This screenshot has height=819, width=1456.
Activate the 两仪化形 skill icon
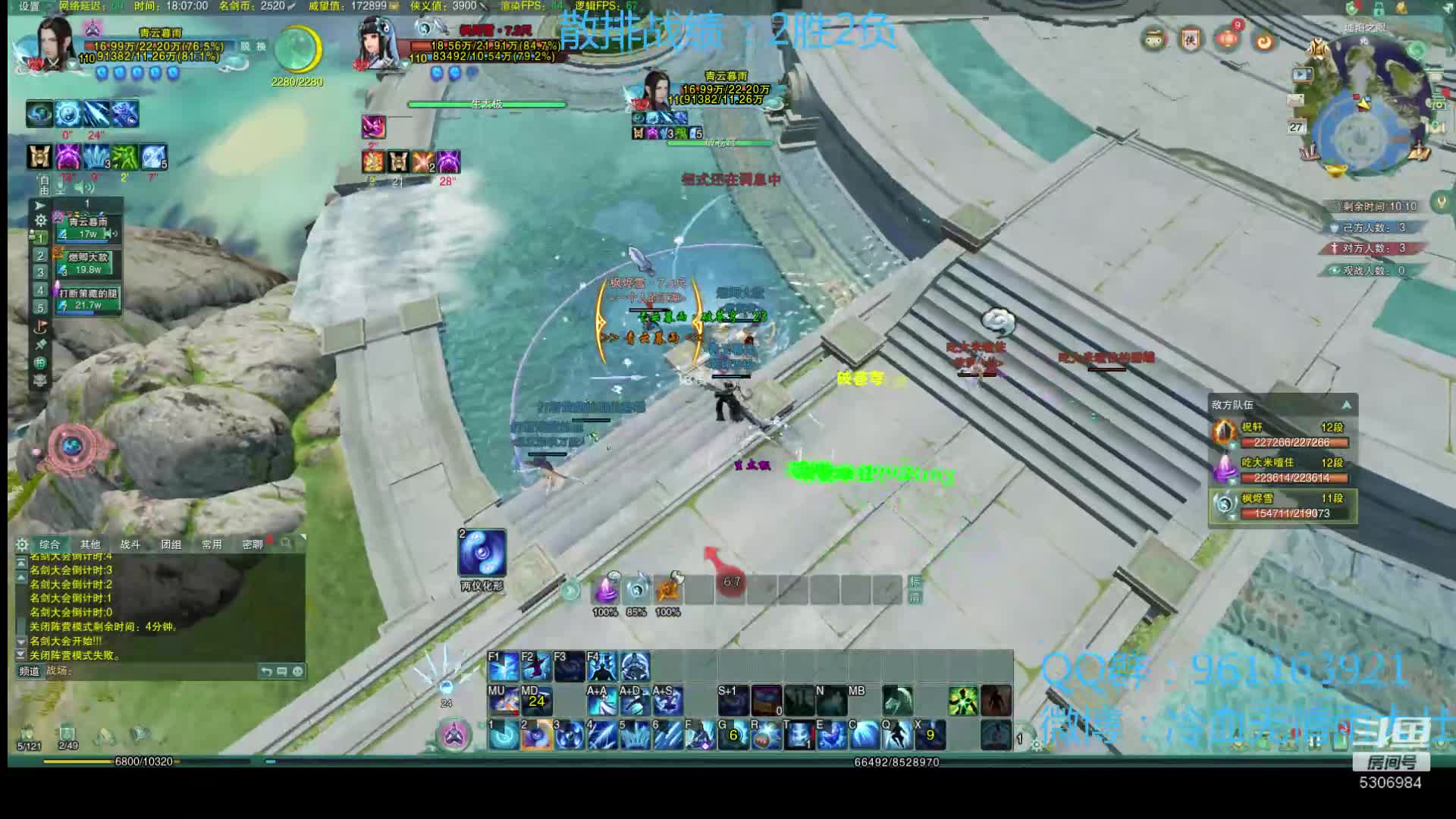pos(482,554)
